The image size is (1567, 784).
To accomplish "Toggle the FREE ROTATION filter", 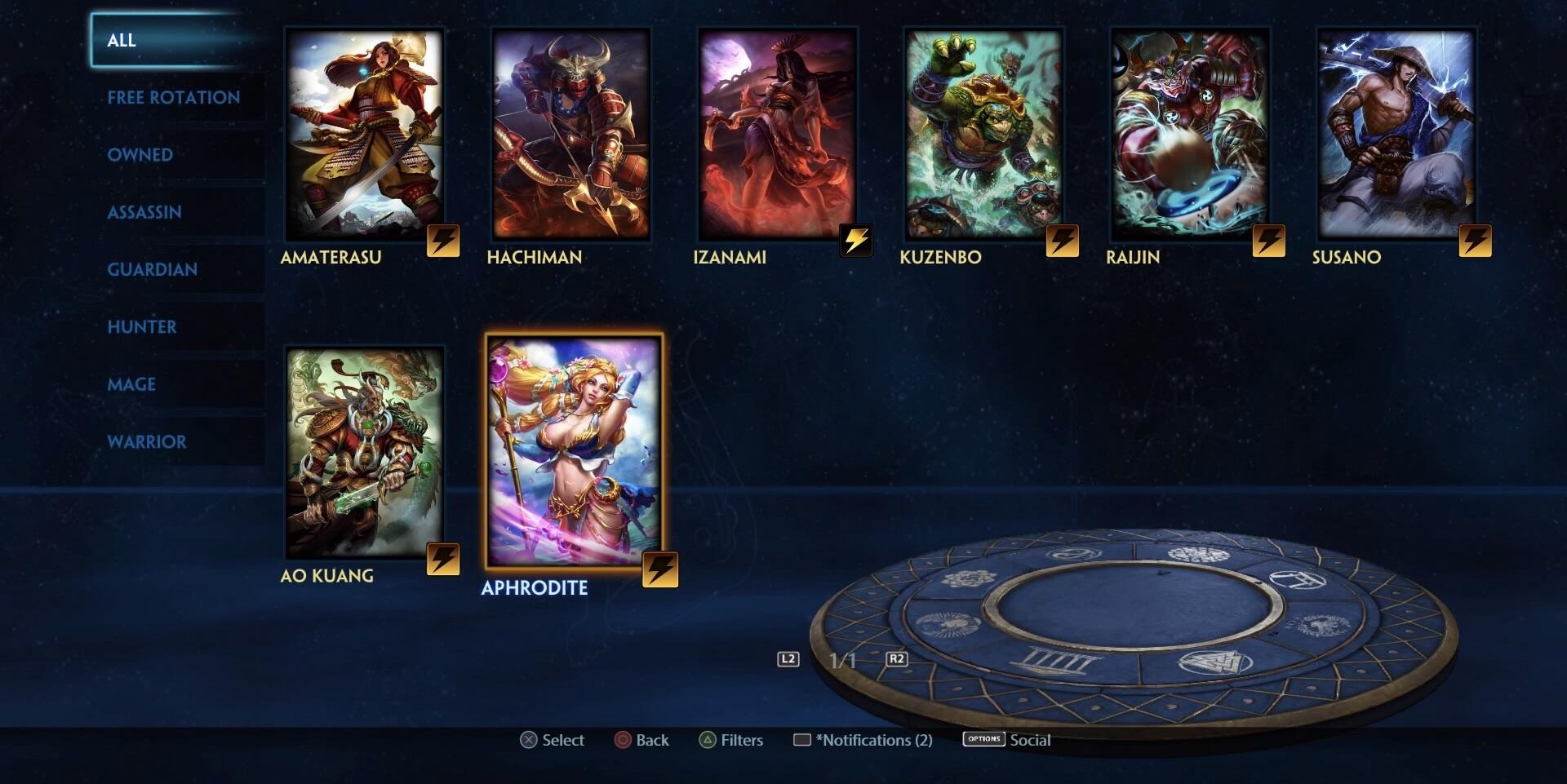I will click(x=173, y=97).
